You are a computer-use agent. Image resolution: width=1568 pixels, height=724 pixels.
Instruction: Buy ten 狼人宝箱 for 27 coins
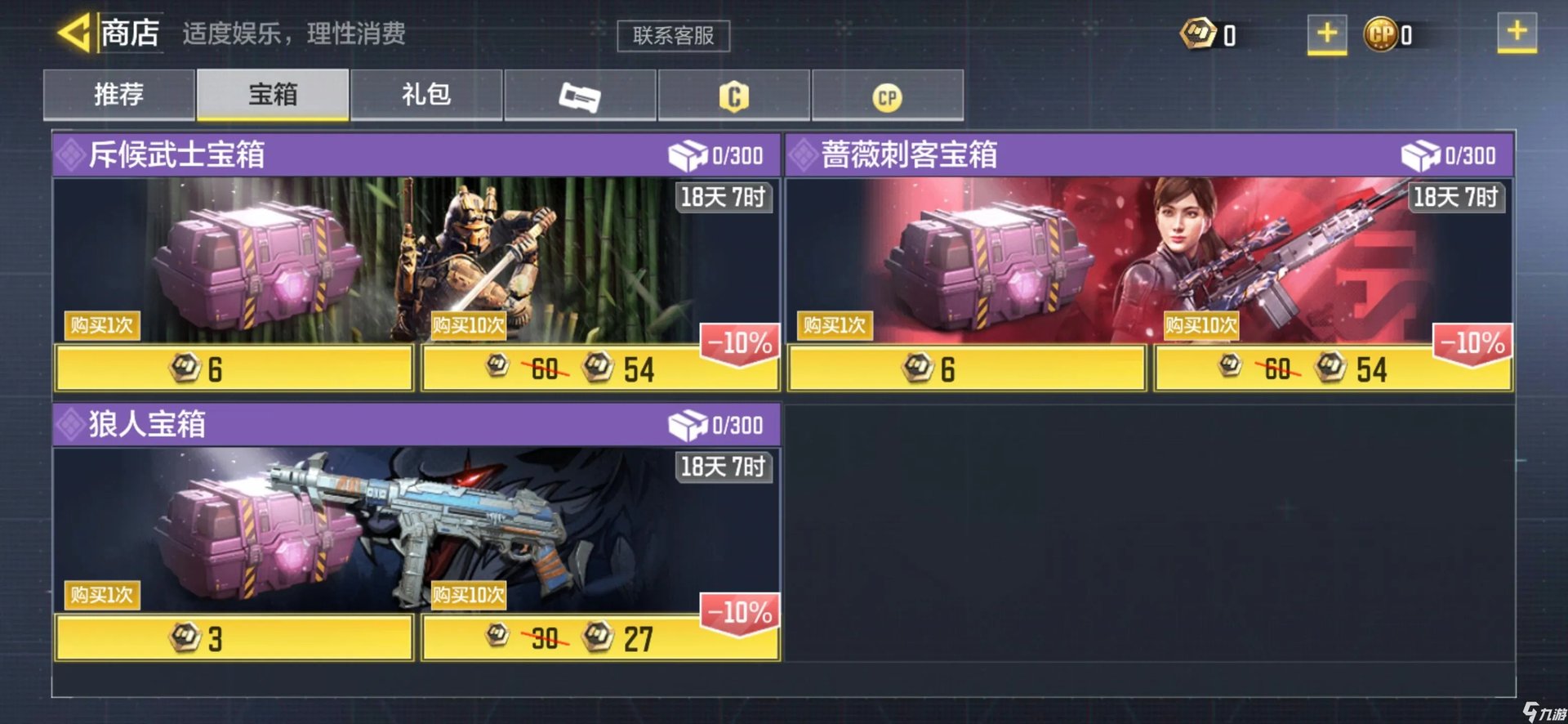click(600, 641)
